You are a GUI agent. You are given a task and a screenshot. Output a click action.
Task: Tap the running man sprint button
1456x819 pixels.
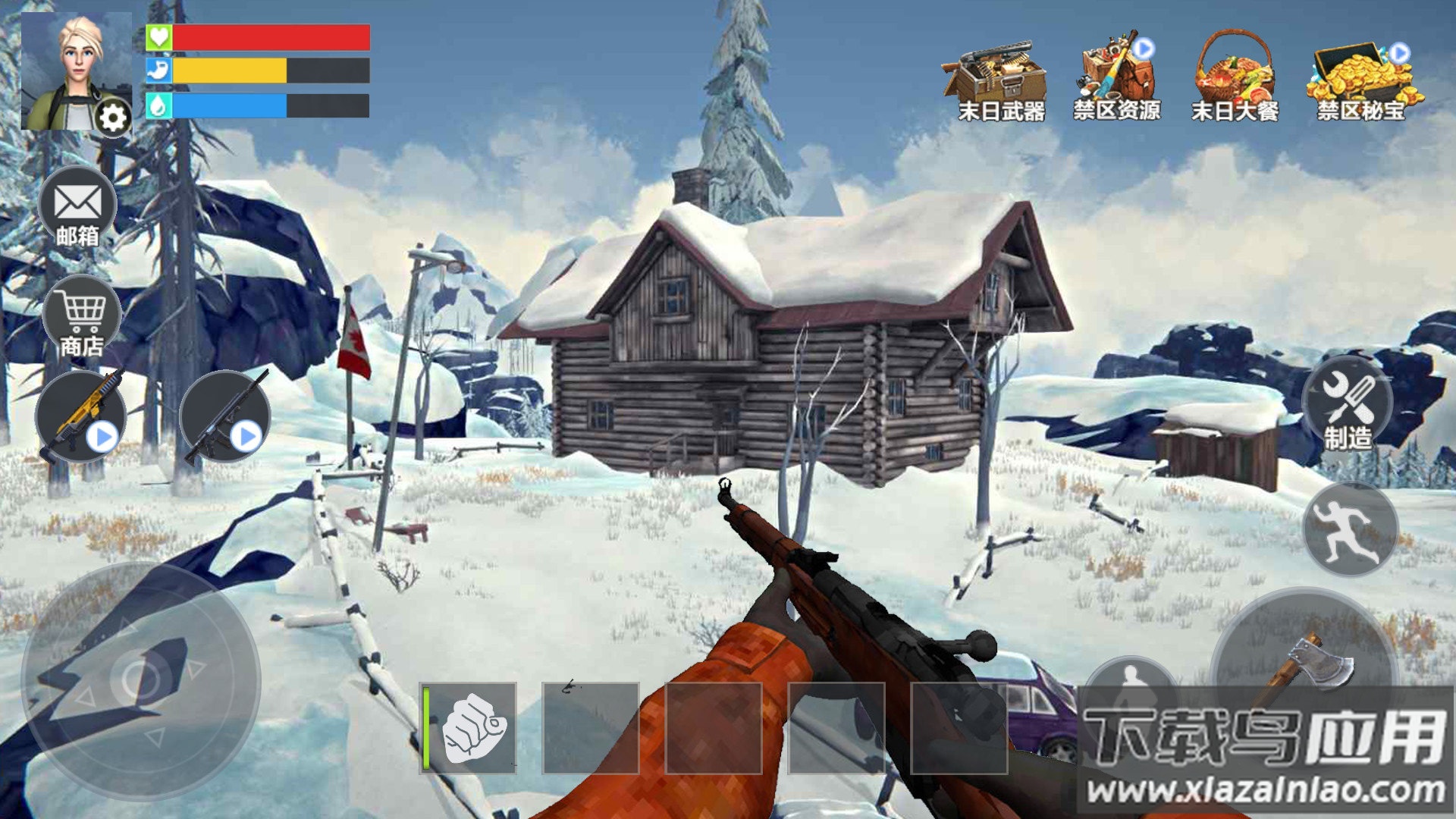tap(1350, 529)
